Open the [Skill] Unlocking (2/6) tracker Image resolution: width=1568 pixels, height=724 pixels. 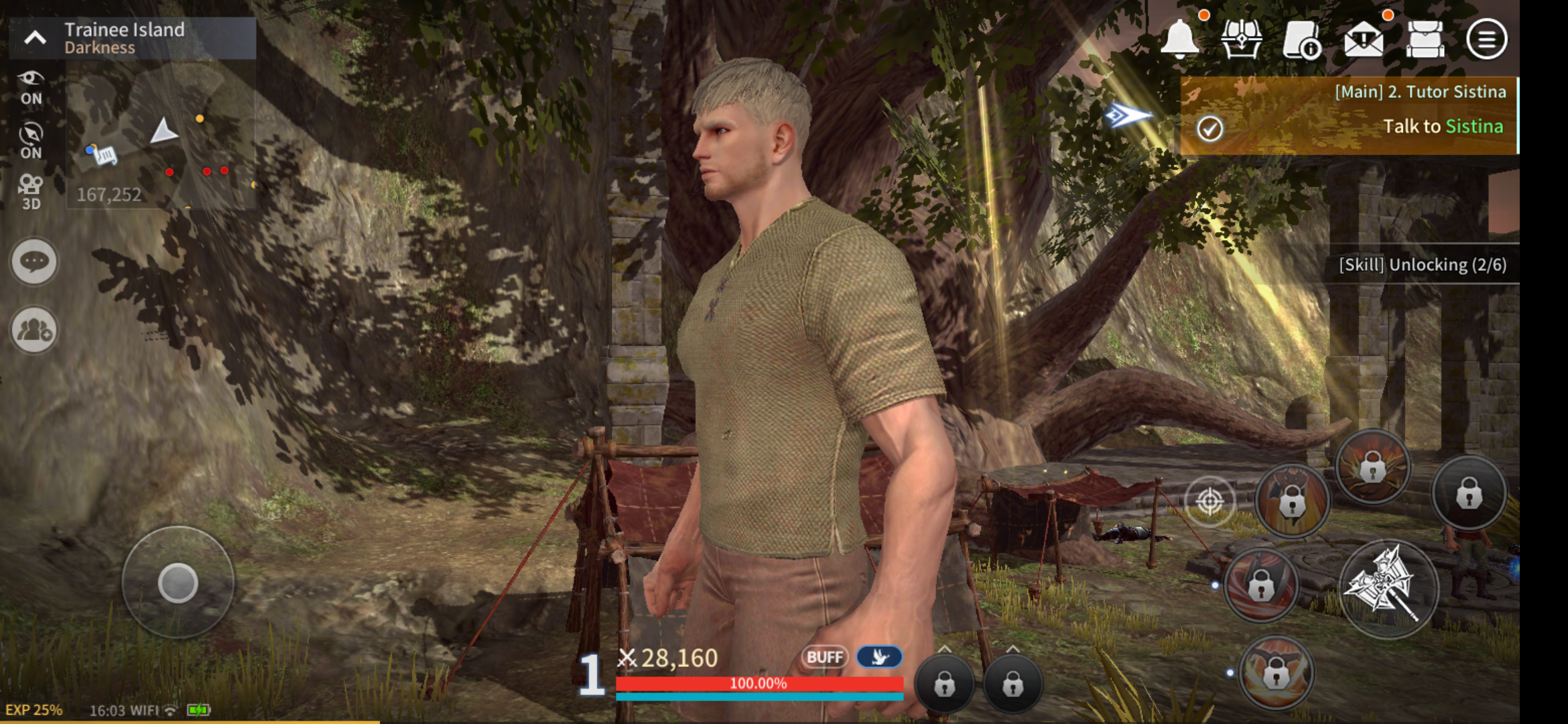click(1421, 265)
